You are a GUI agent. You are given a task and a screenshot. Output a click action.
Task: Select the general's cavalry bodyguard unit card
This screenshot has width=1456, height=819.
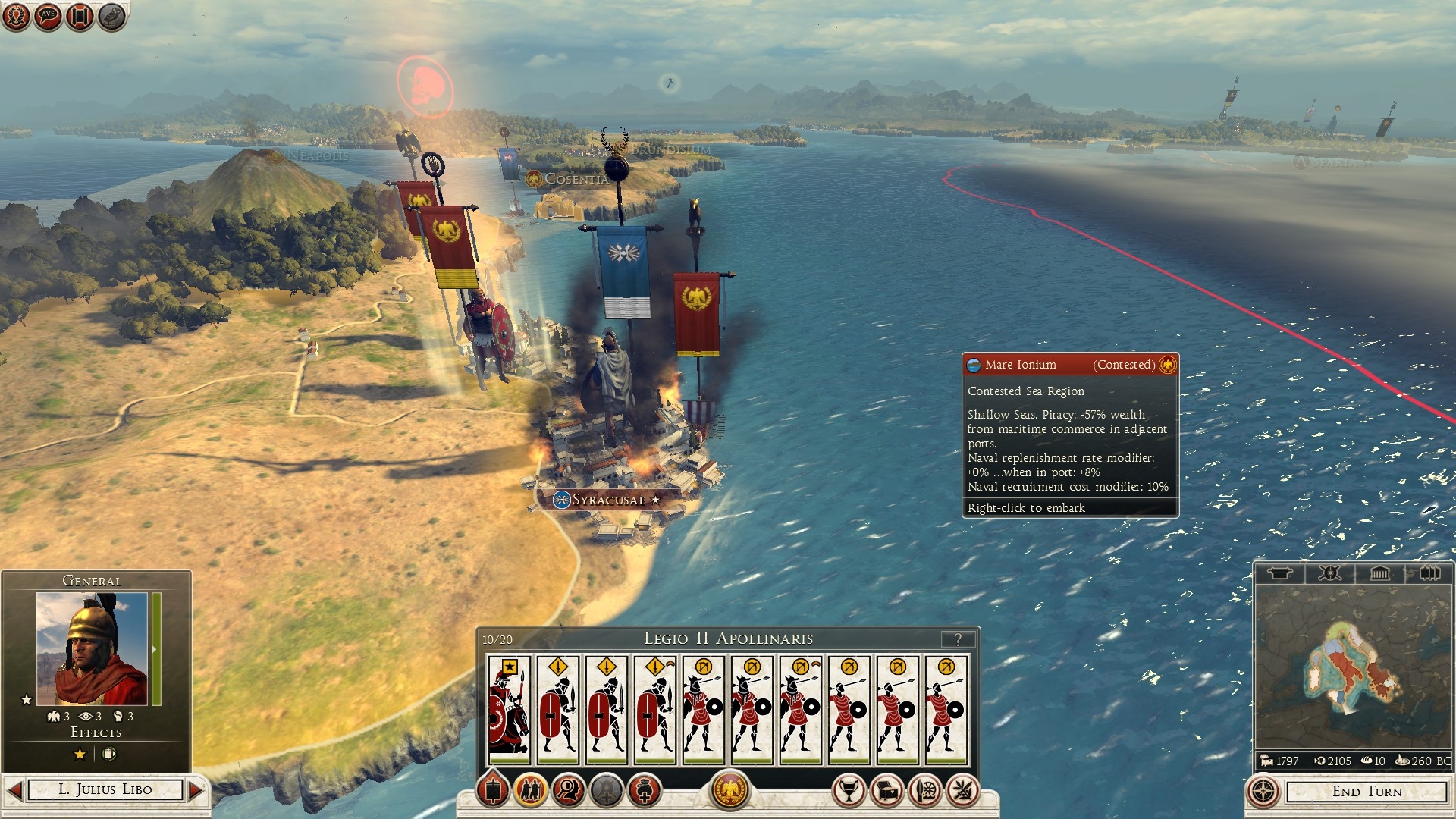coord(509,709)
